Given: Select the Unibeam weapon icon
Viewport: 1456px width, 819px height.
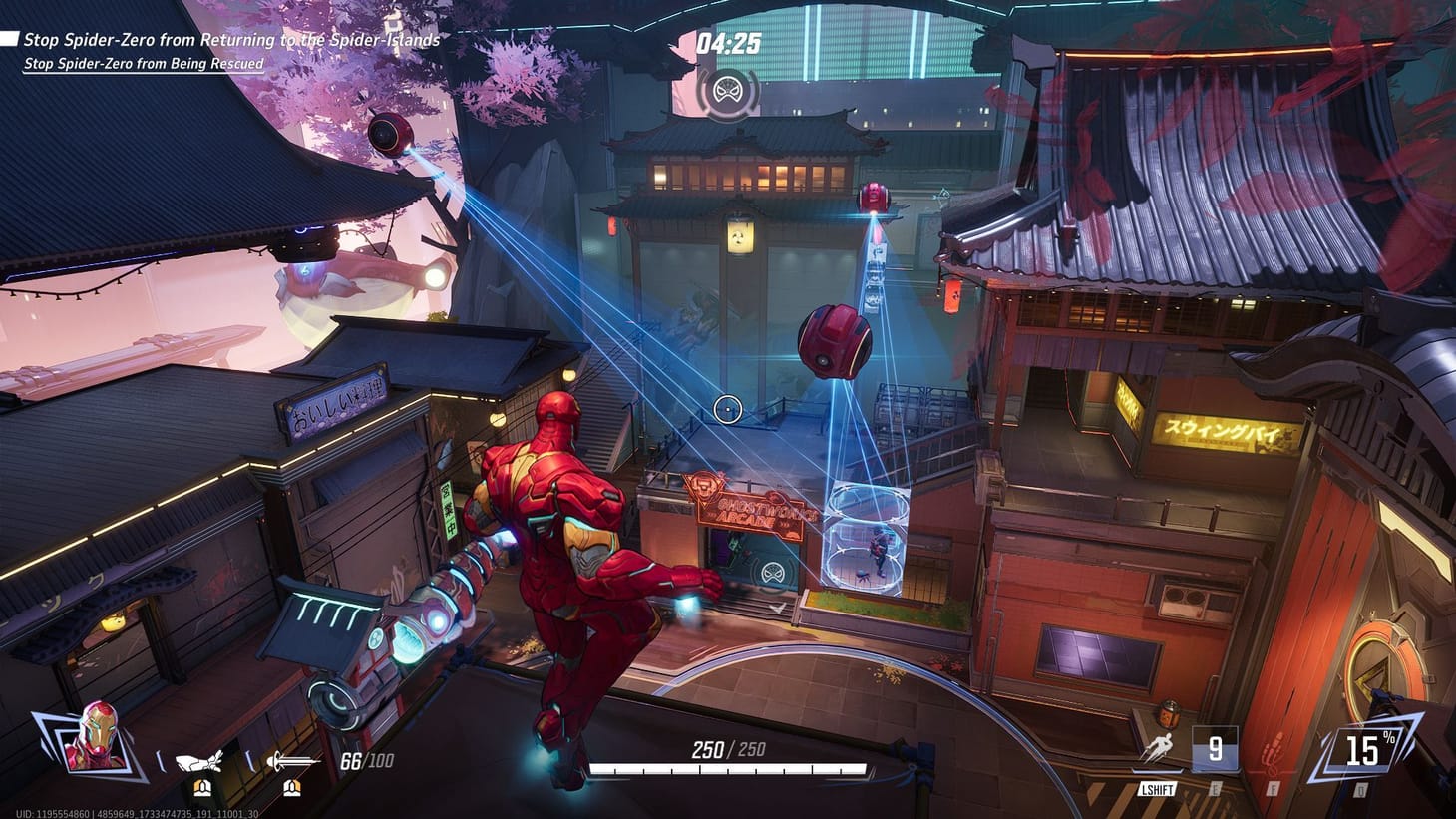Looking at the screenshot, I should [x=290, y=762].
